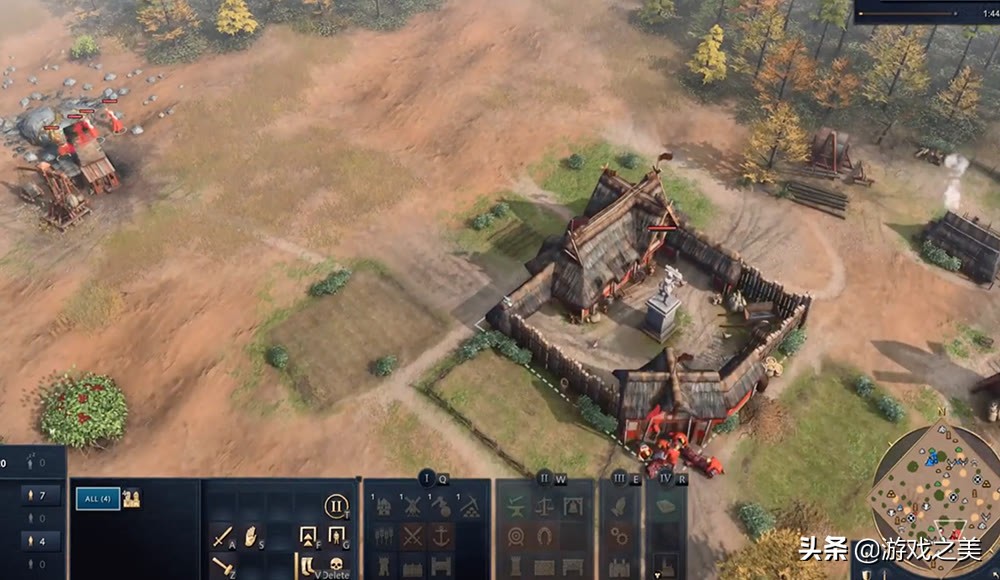Viewport: 1000px width, 580px height.
Task: Build a house from the construction grid
Action: pos(383,507)
